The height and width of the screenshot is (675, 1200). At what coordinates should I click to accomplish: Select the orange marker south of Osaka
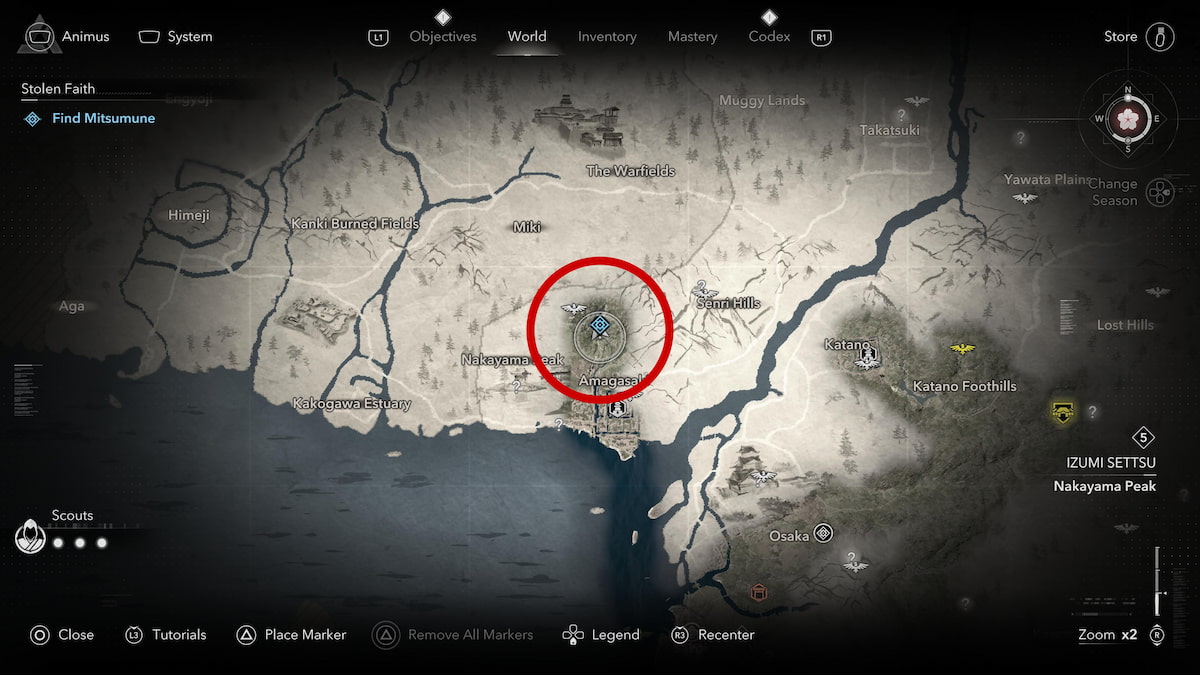point(759,593)
